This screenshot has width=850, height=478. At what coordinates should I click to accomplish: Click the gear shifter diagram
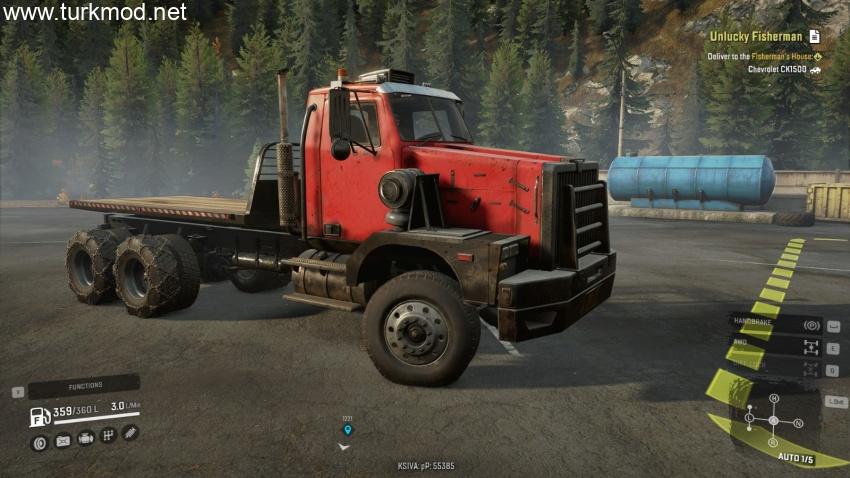(773, 420)
